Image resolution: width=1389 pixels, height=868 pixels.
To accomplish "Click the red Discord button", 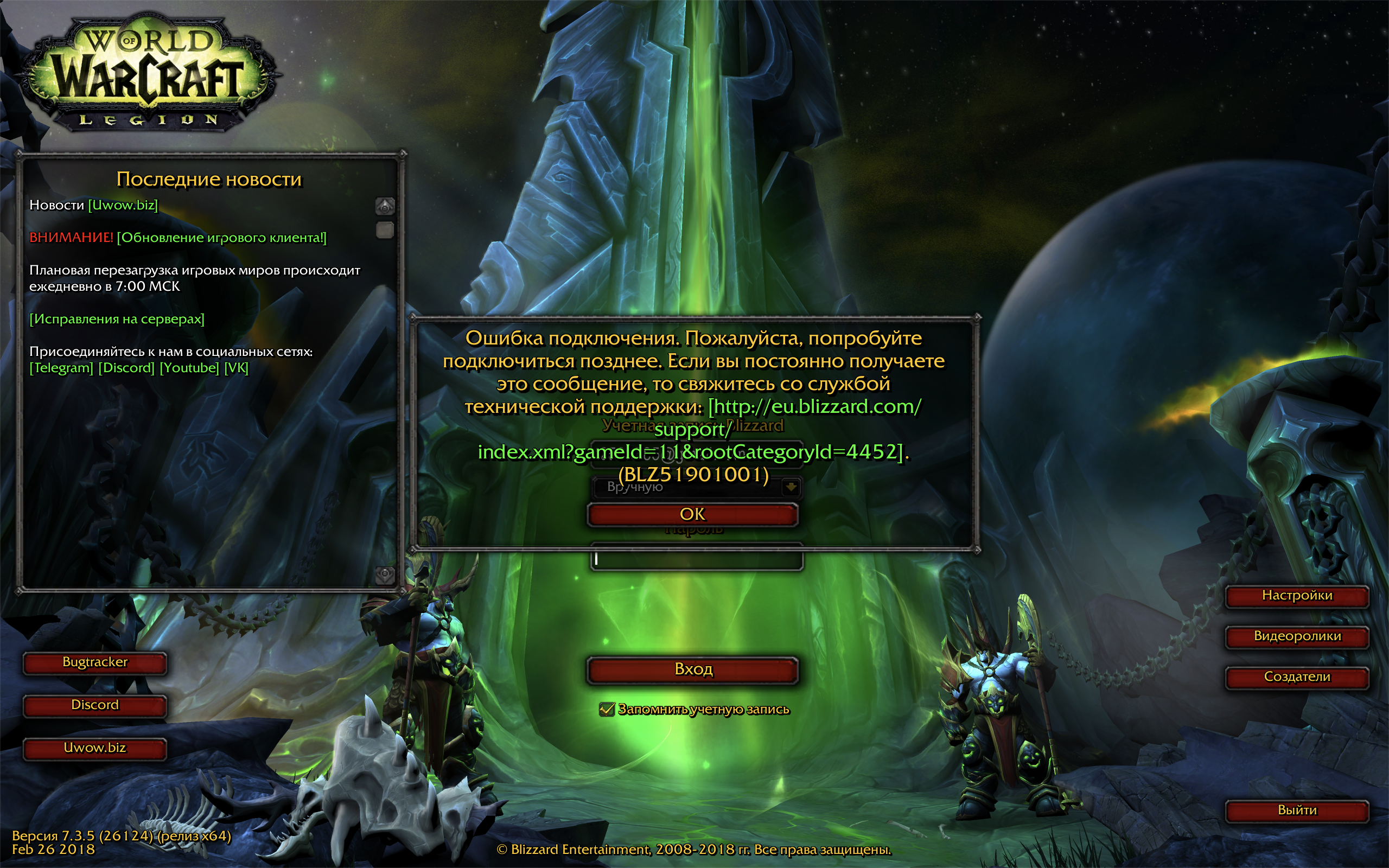I will (x=95, y=705).
